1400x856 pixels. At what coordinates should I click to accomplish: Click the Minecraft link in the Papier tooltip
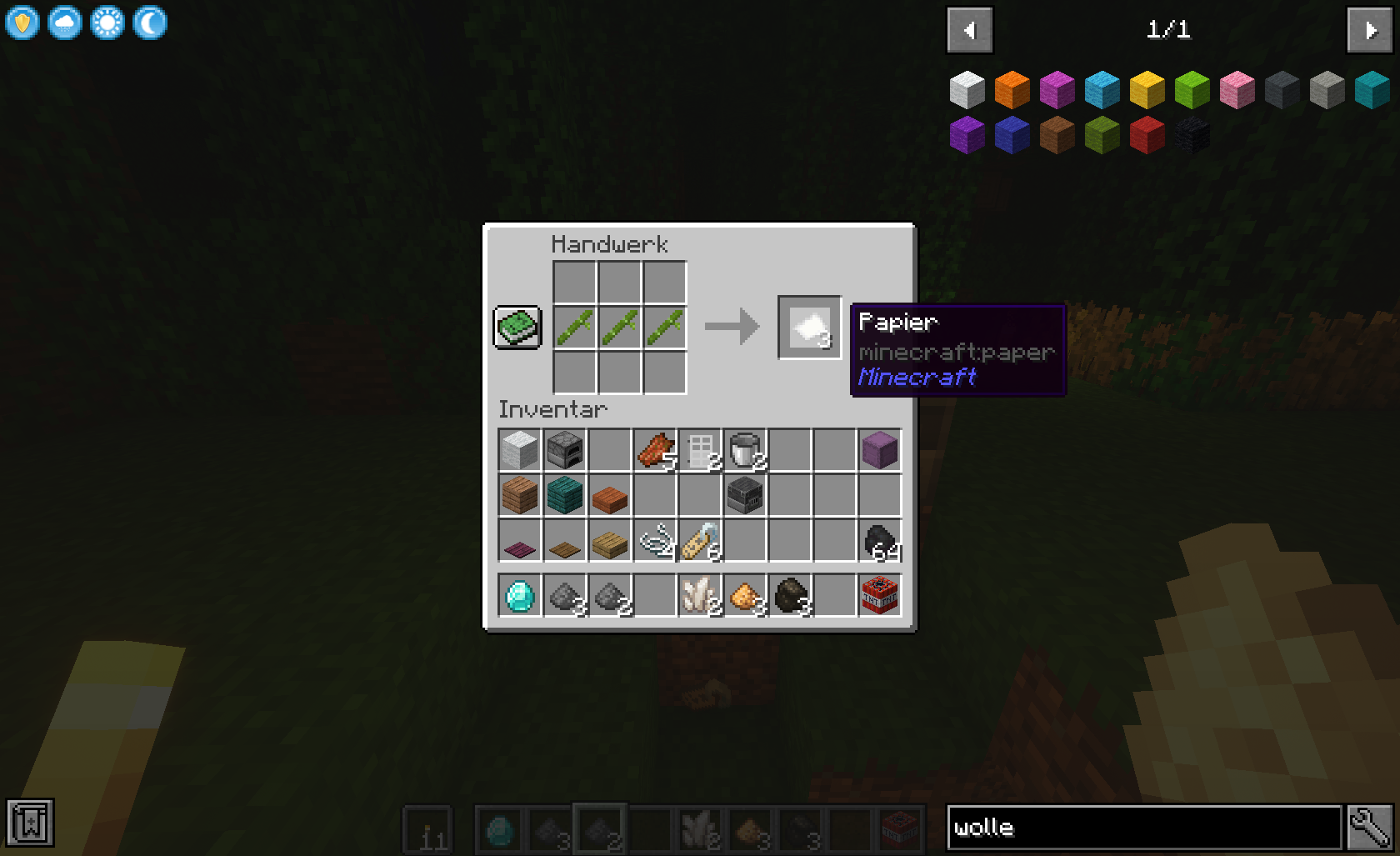[916, 377]
